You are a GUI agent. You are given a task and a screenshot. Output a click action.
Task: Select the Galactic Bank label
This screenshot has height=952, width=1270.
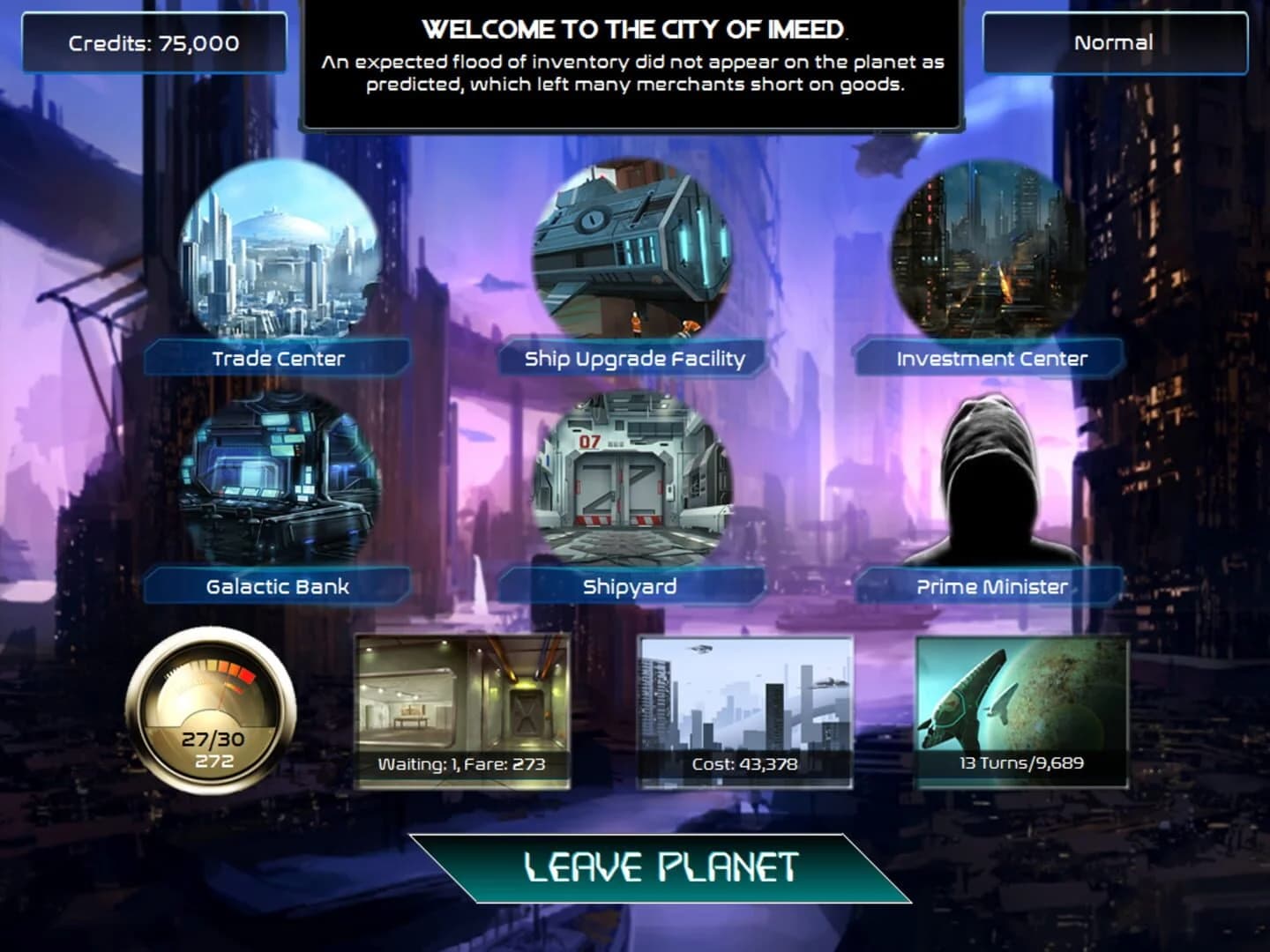[x=278, y=584]
